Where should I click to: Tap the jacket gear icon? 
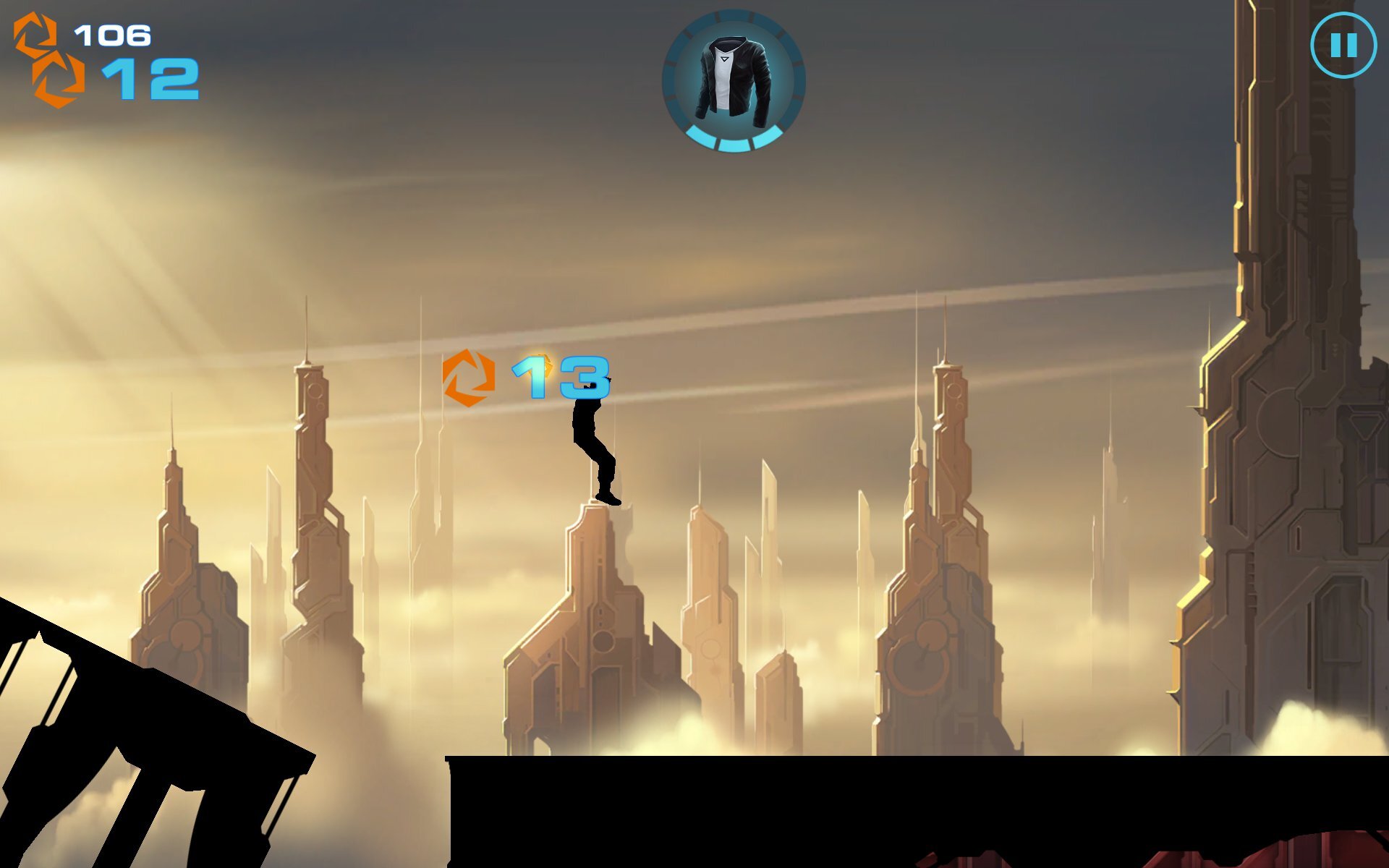(x=733, y=80)
